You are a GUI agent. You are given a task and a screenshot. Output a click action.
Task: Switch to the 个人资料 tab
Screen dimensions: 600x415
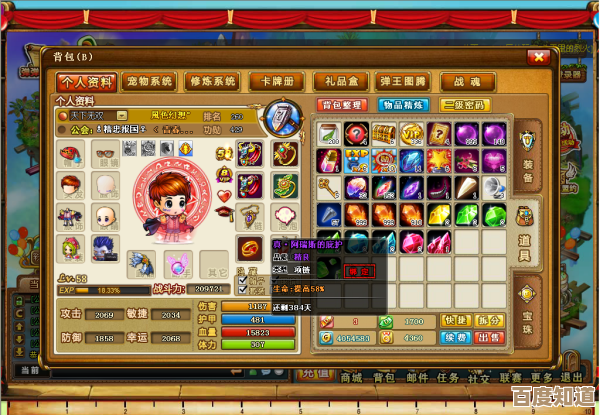(x=87, y=81)
